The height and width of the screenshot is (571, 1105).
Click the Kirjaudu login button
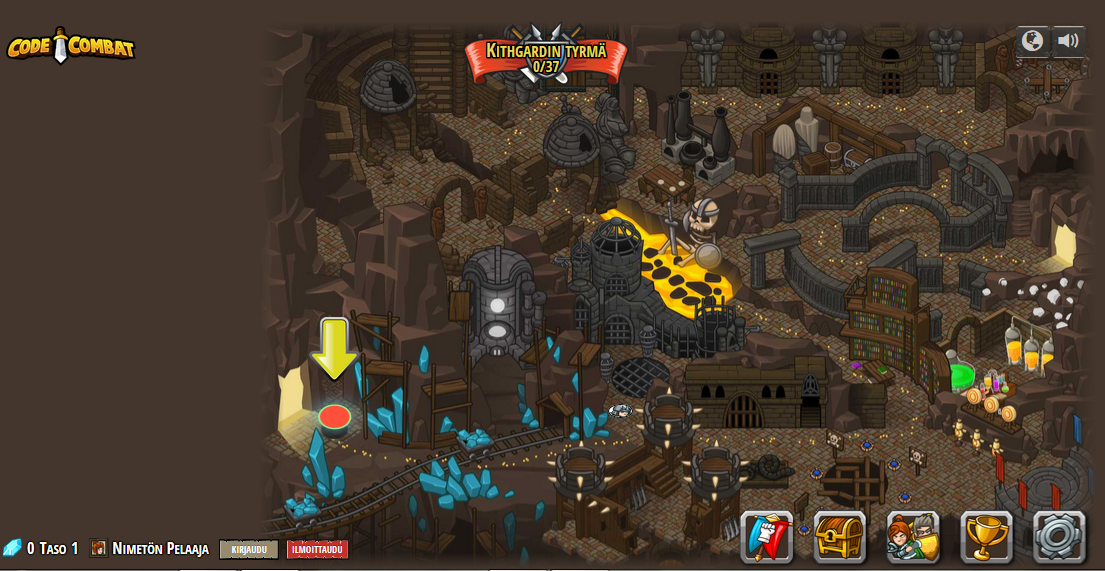[x=249, y=549]
